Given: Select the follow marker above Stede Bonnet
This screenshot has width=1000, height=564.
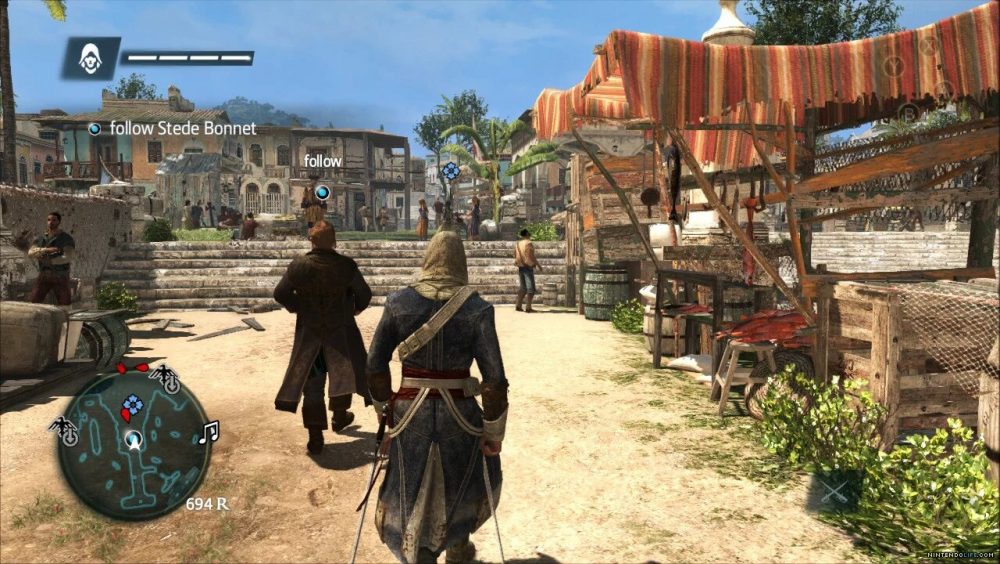Looking at the screenshot, I should pyautogui.click(x=322, y=191).
